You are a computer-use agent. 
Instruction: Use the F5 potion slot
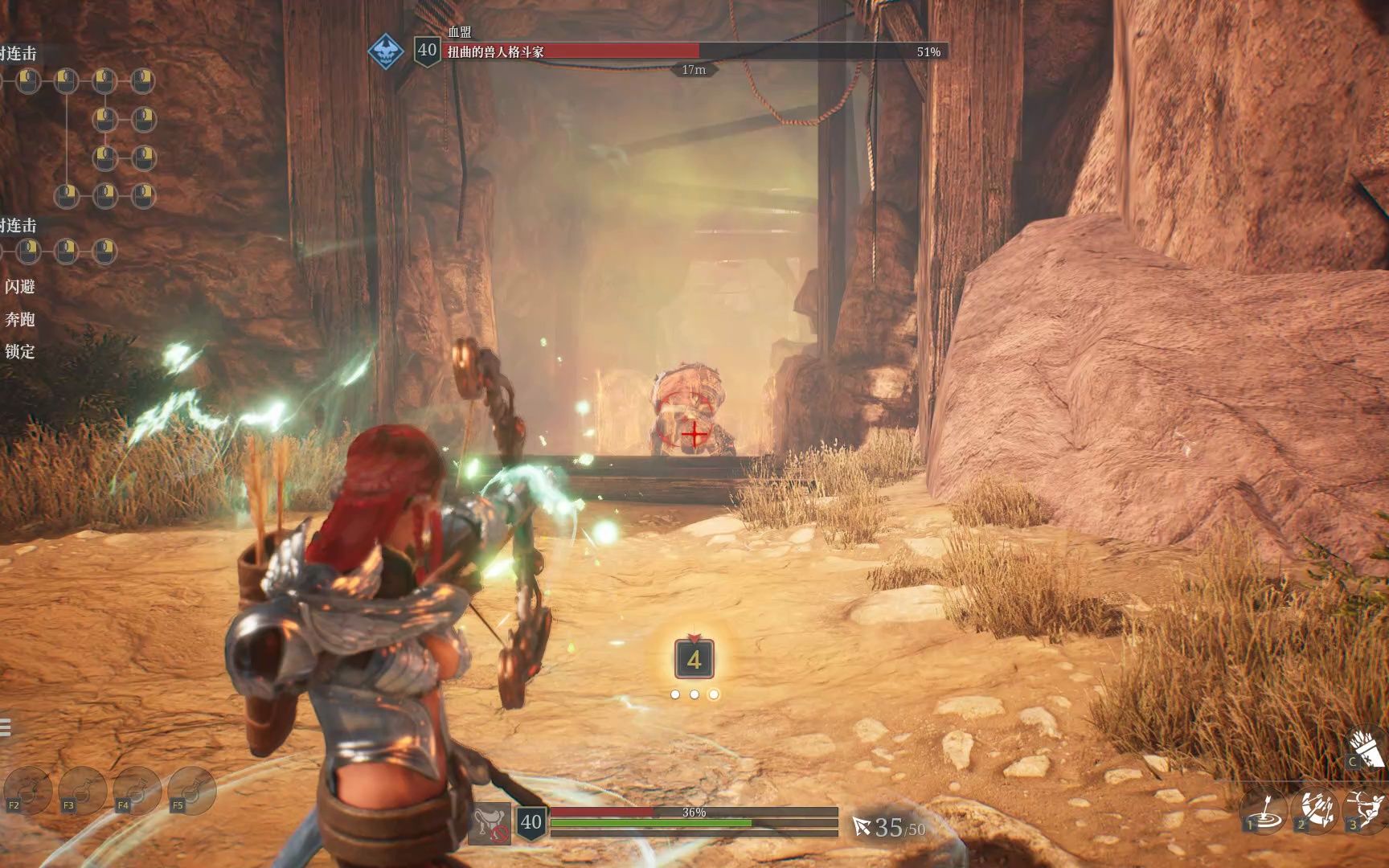click(x=192, y=790)
